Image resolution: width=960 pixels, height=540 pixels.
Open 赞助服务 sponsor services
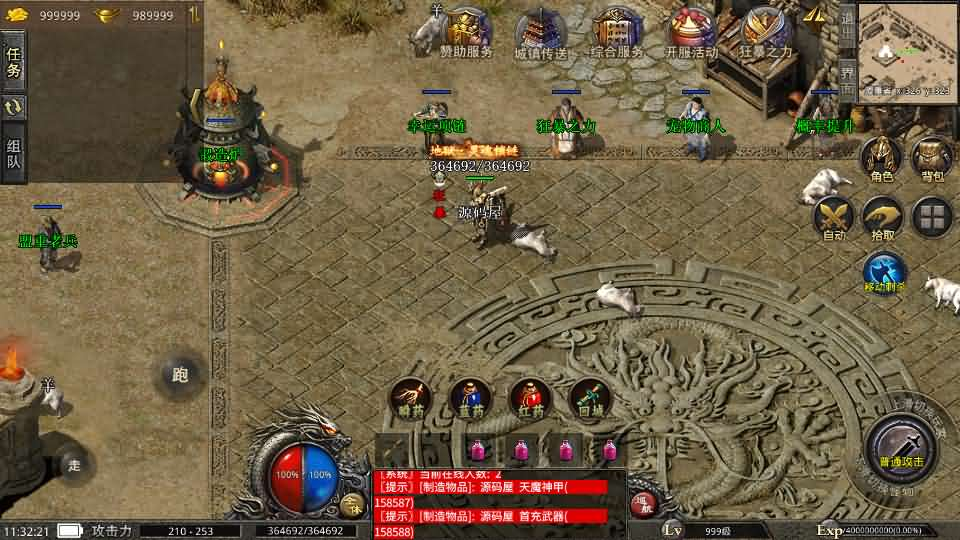467,33
